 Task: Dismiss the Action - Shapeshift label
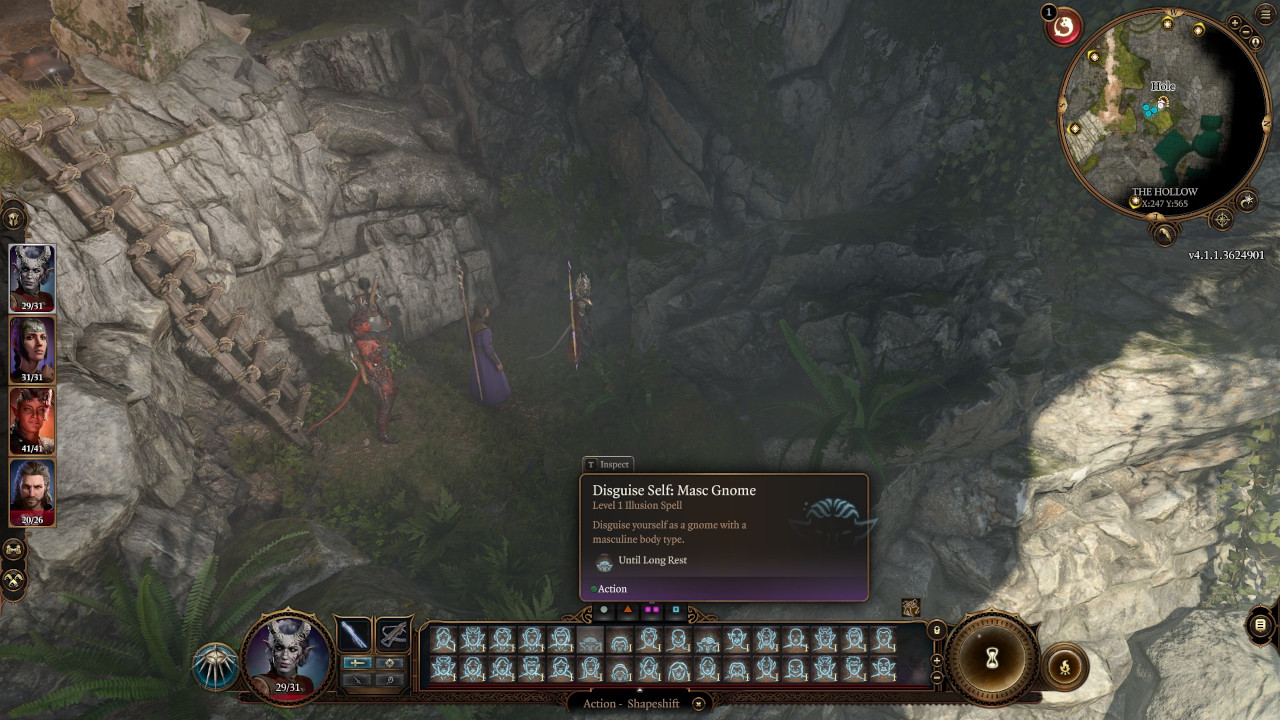(x=630, y=703)
